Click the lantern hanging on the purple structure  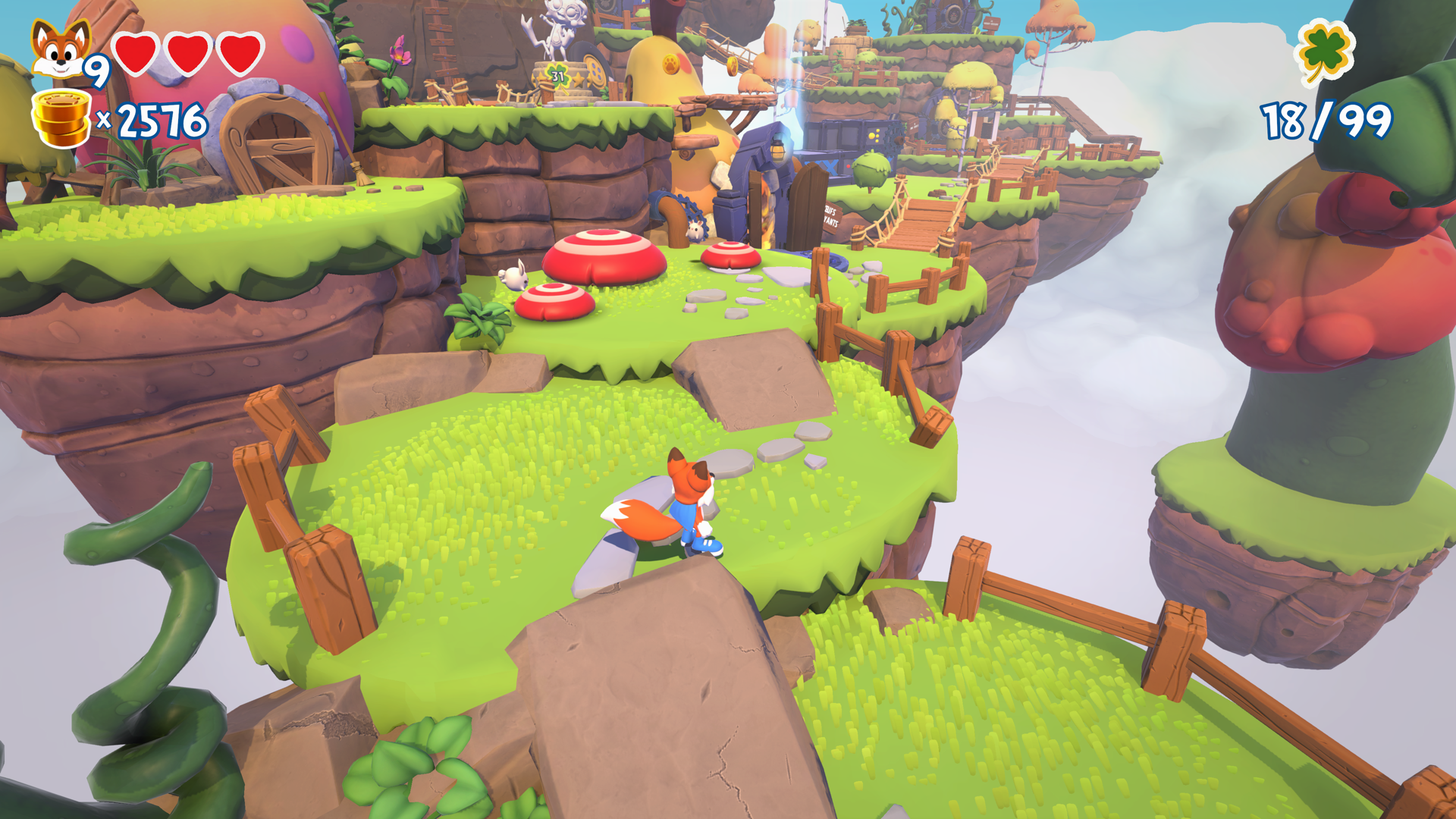(x=780, y=147)
